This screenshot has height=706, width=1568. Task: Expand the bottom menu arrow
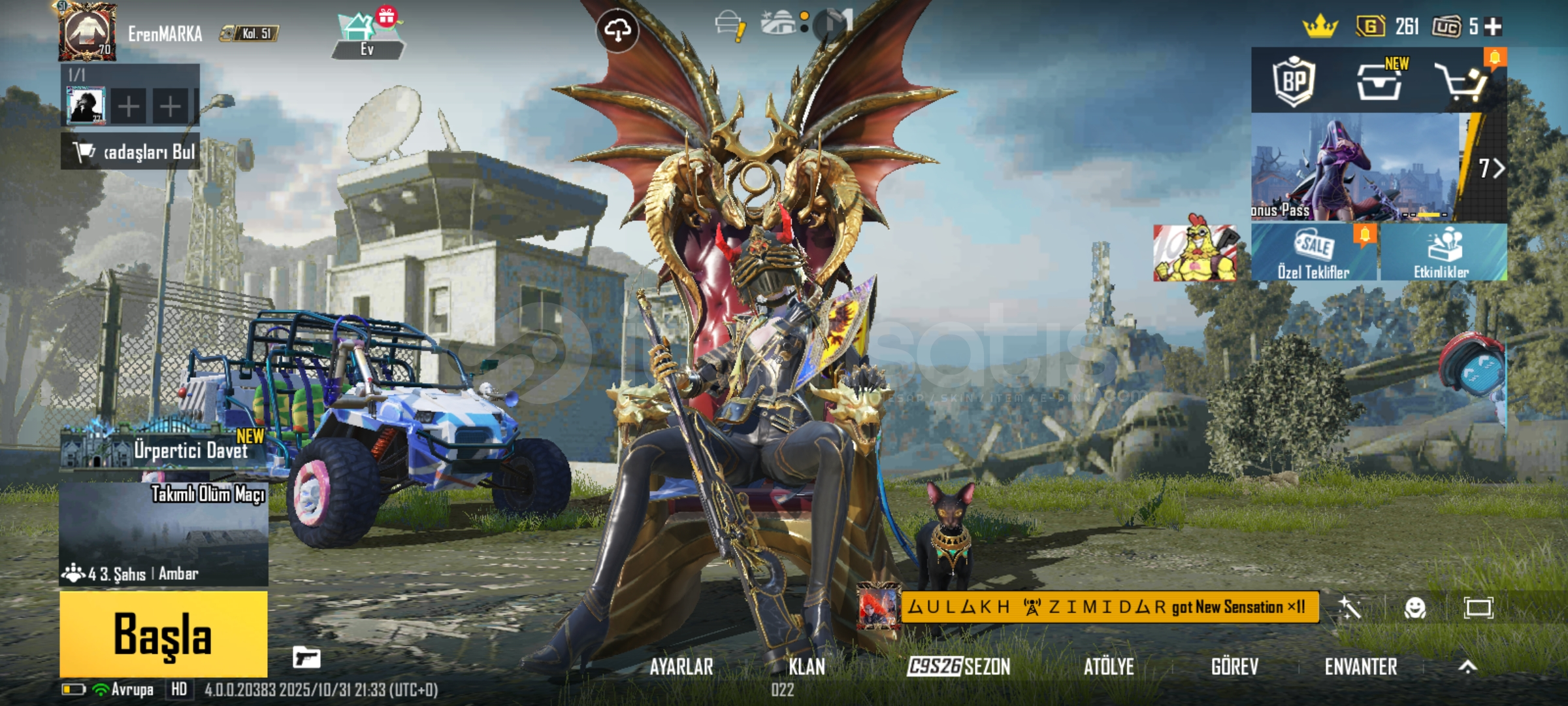coord(1467,667)
